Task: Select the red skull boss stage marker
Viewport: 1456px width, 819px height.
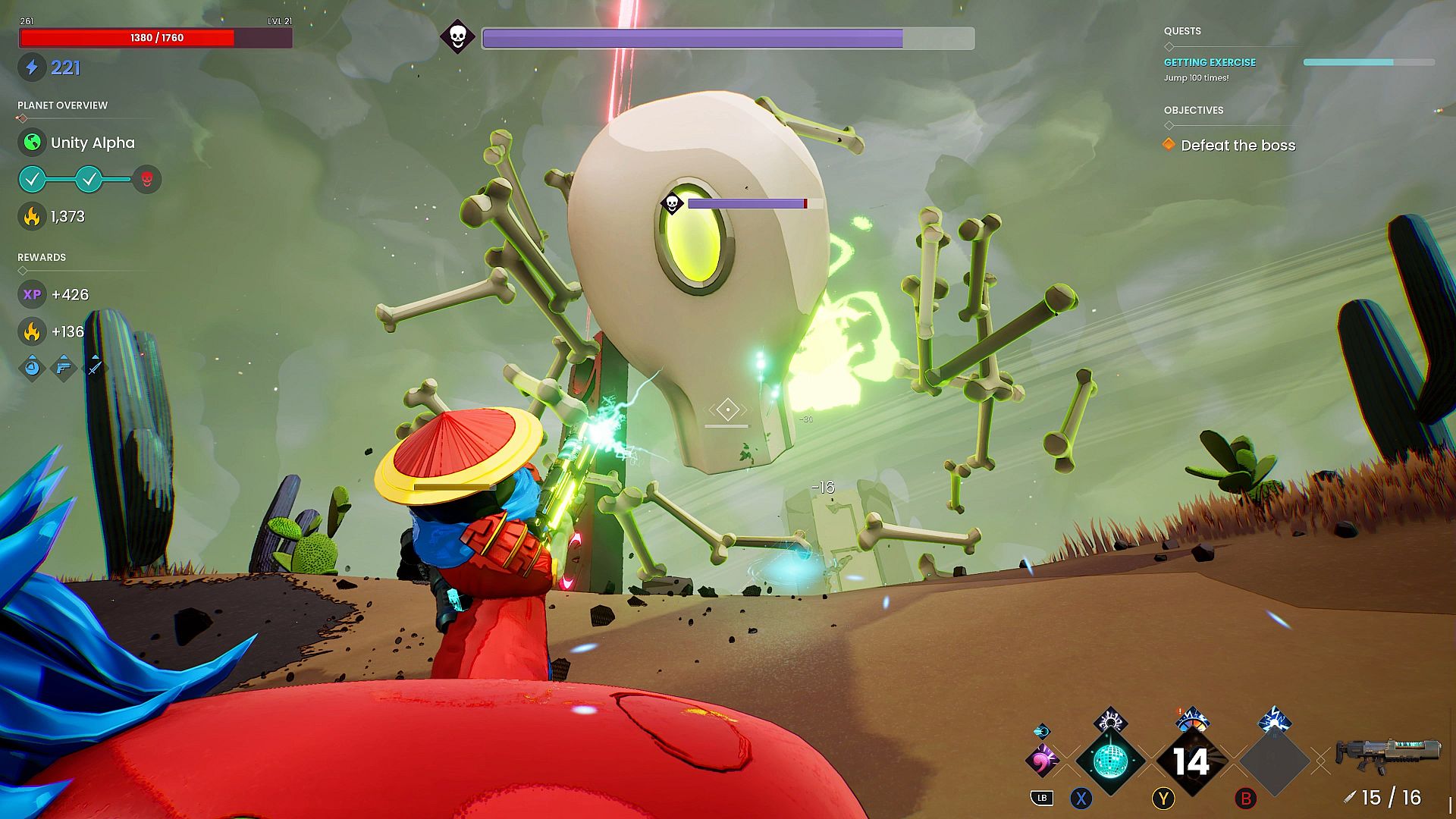Action: [x=147, y=180]
